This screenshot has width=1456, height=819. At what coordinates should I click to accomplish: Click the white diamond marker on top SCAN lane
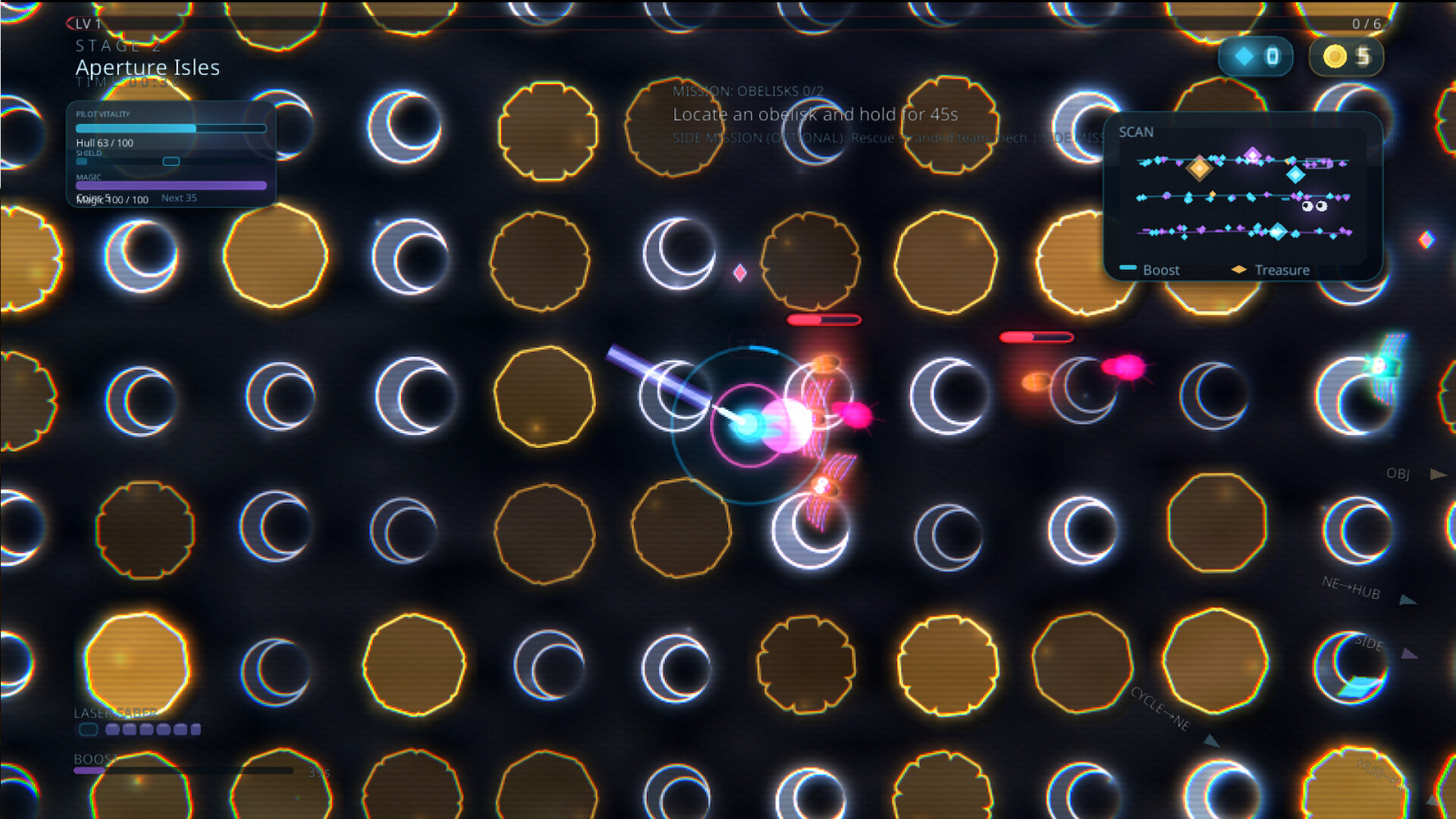[1252, 154]
